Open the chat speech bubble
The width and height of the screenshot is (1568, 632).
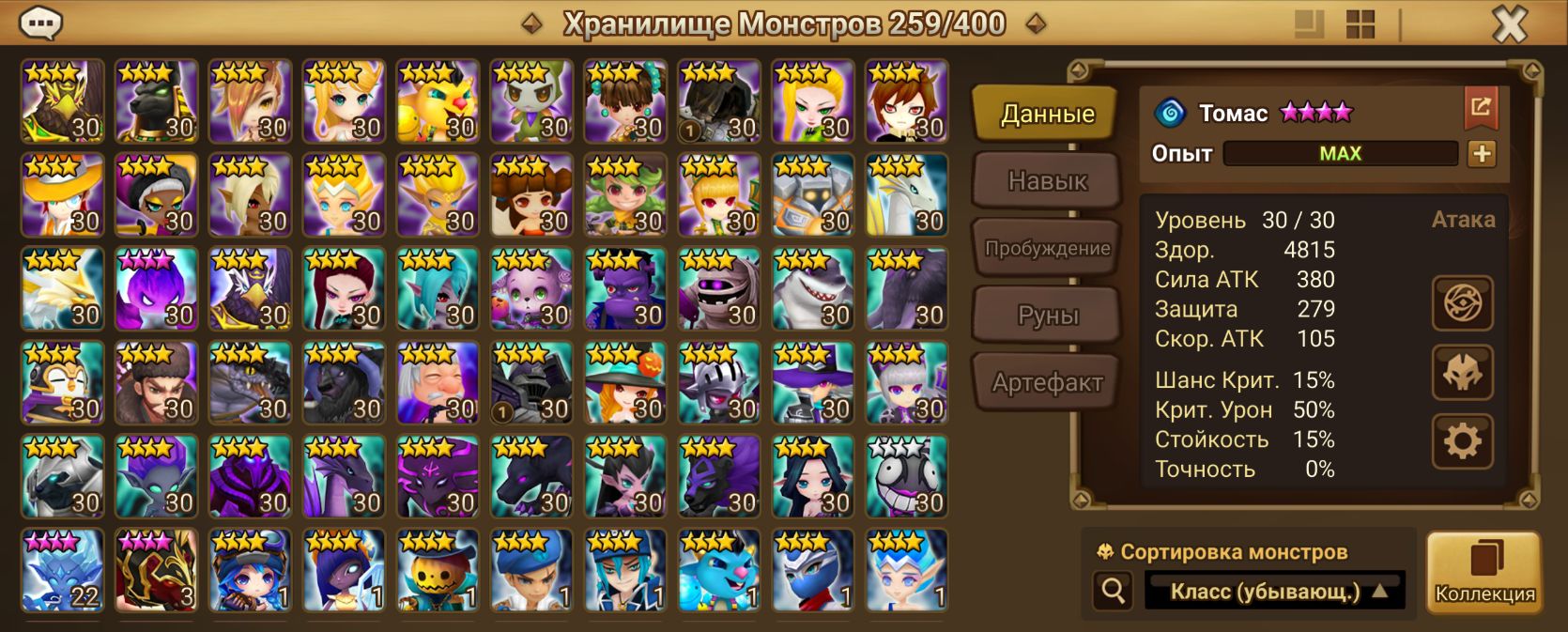40,23
